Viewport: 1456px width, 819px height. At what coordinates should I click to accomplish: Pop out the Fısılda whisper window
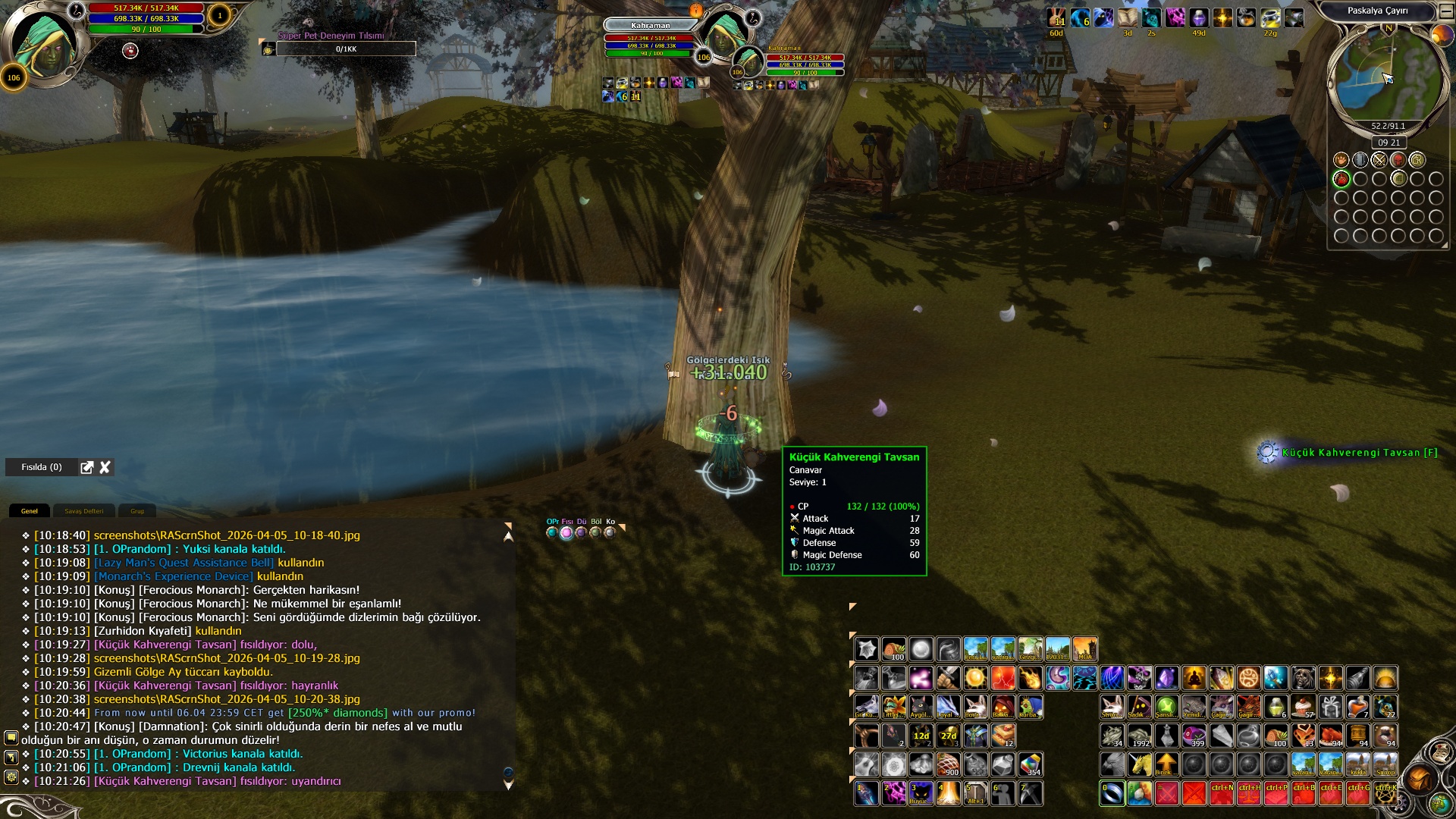[87, 467]
